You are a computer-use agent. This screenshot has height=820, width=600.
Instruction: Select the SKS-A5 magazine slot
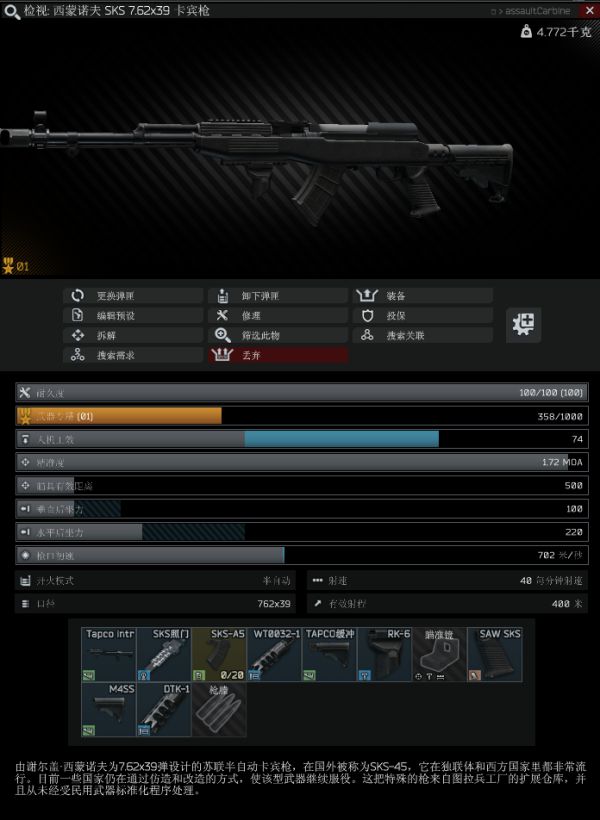(219, 655)
